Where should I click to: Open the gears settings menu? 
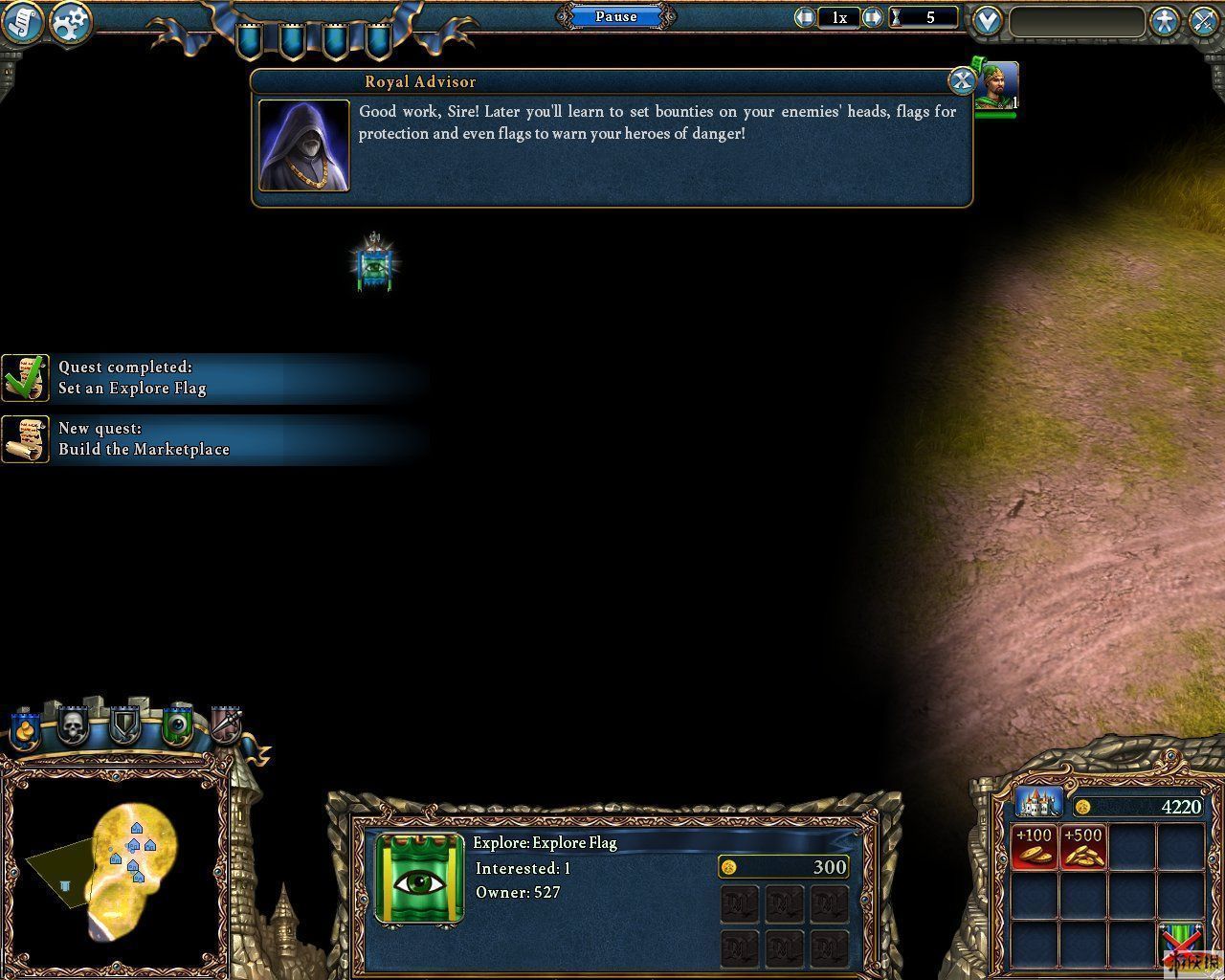(x=70, y=23)
